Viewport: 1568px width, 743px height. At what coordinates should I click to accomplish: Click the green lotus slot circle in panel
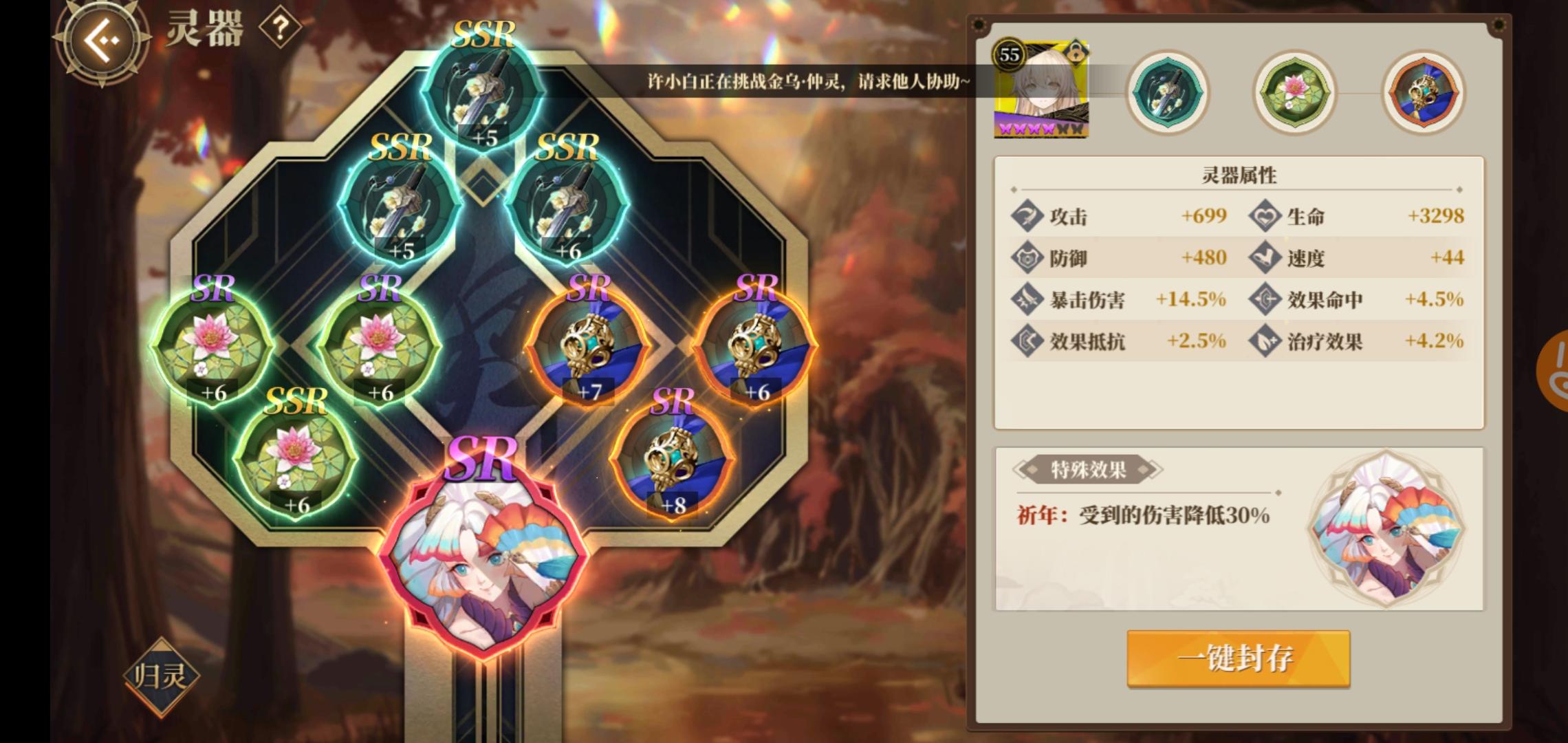[x=1293, y=94]
